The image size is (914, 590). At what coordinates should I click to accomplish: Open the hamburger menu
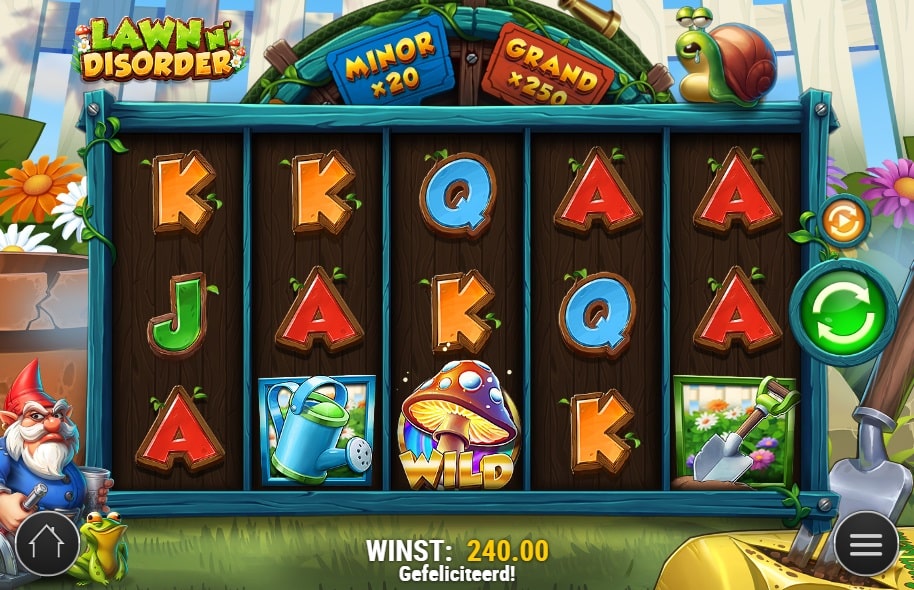click(x=866, y=544)
